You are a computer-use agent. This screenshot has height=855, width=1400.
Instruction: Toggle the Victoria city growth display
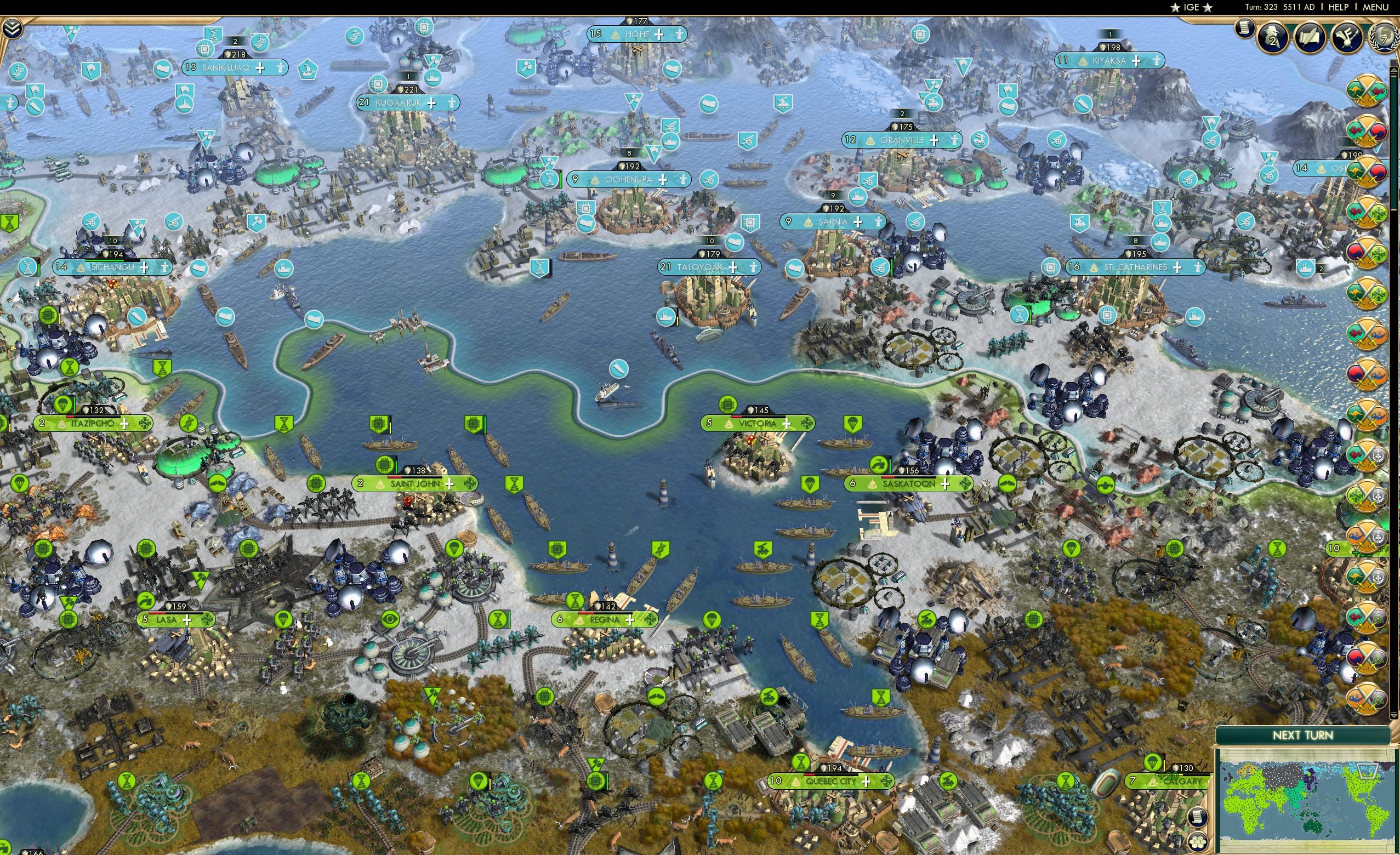click(788, 424)
